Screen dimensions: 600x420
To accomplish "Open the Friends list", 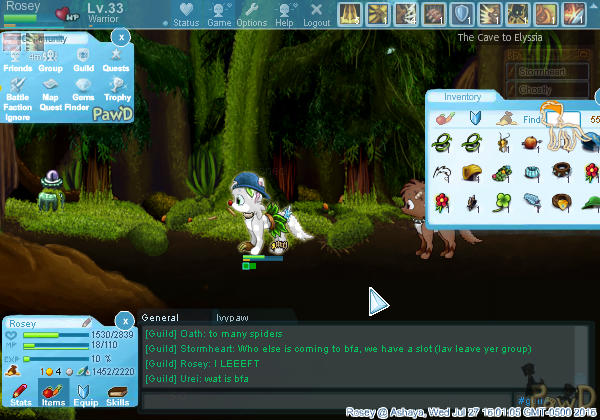I will pyautogui.click(x=17, y=62).
